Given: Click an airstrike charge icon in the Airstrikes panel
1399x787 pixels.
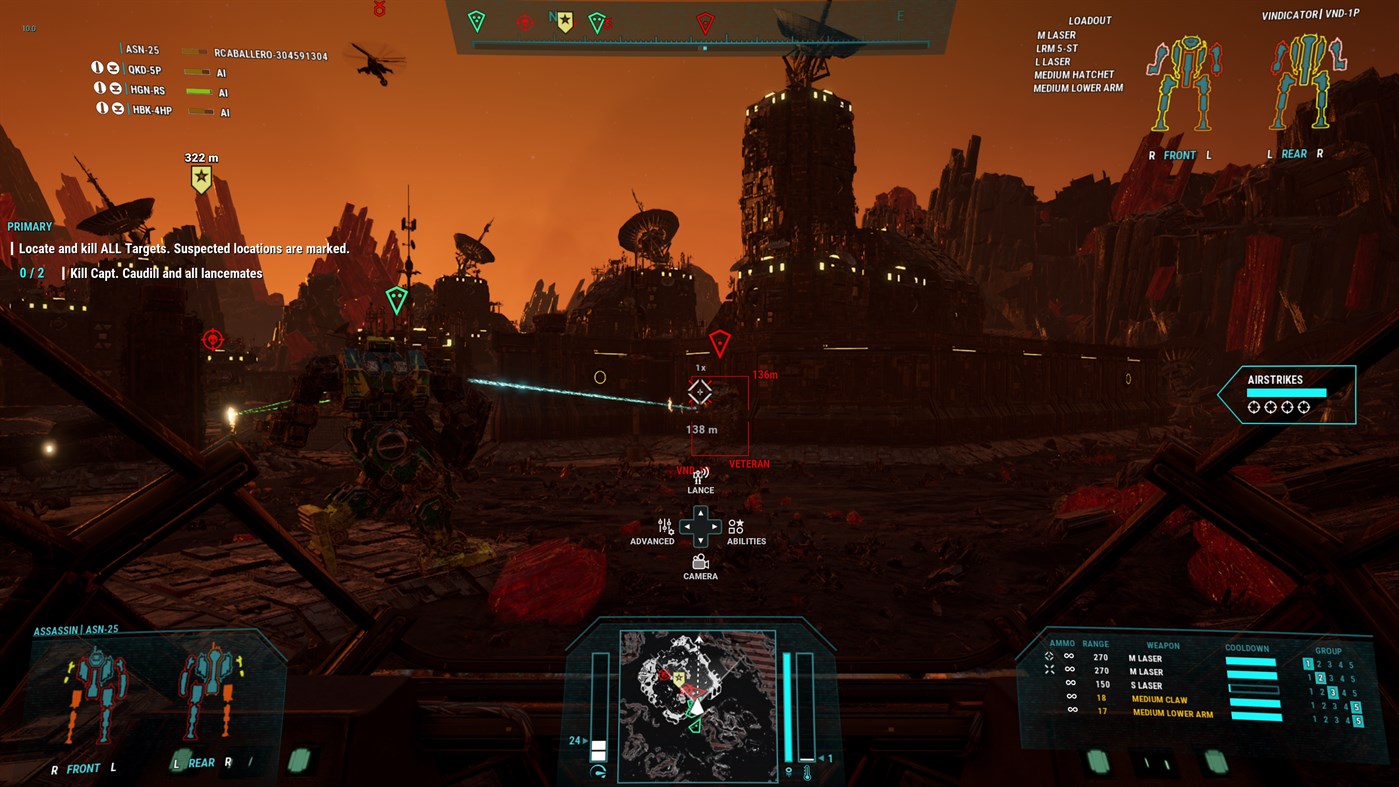Looking at the screenshot, I should click(x=1253, y=407).
